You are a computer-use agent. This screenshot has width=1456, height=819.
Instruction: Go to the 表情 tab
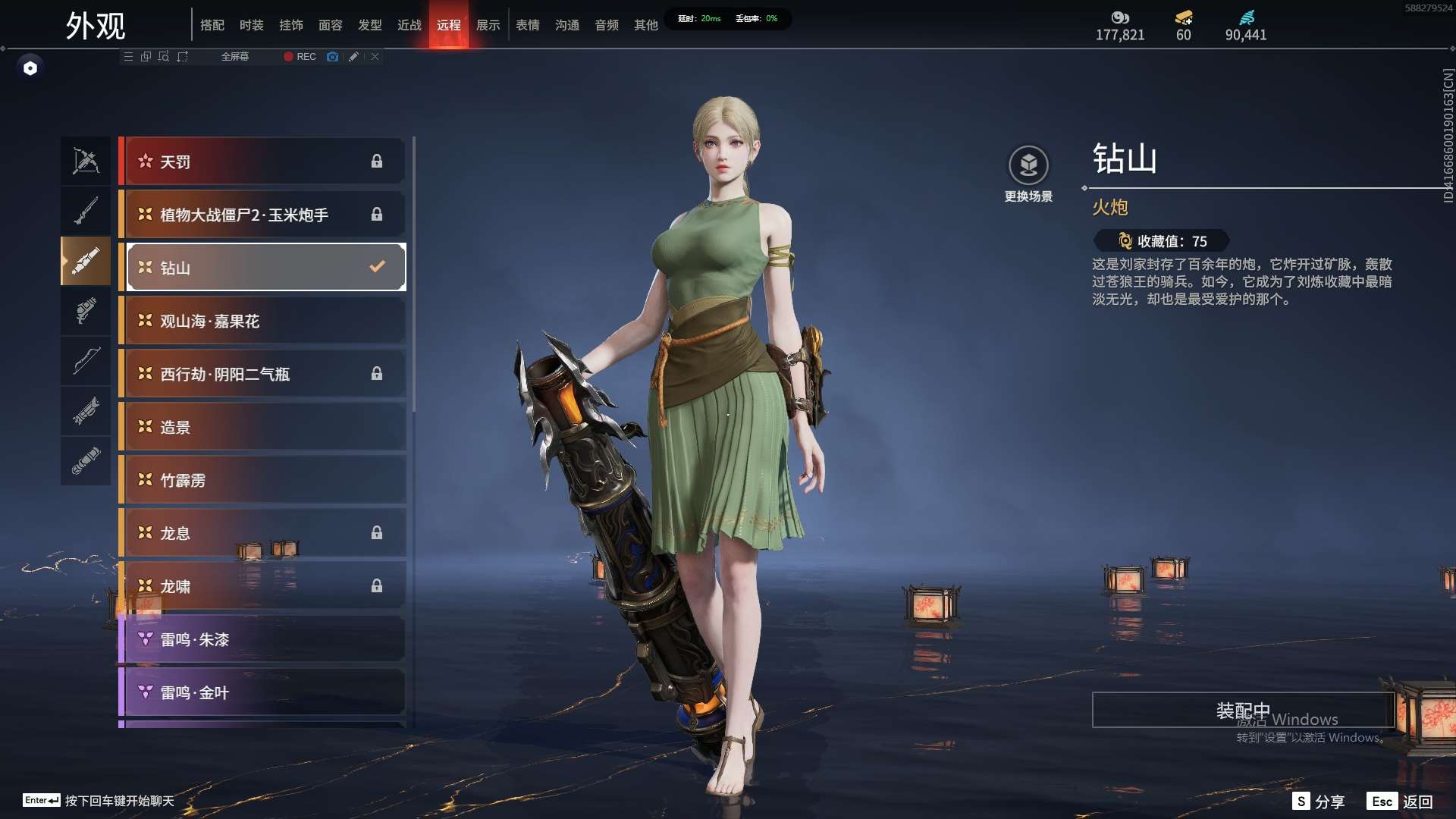[527, 25]
